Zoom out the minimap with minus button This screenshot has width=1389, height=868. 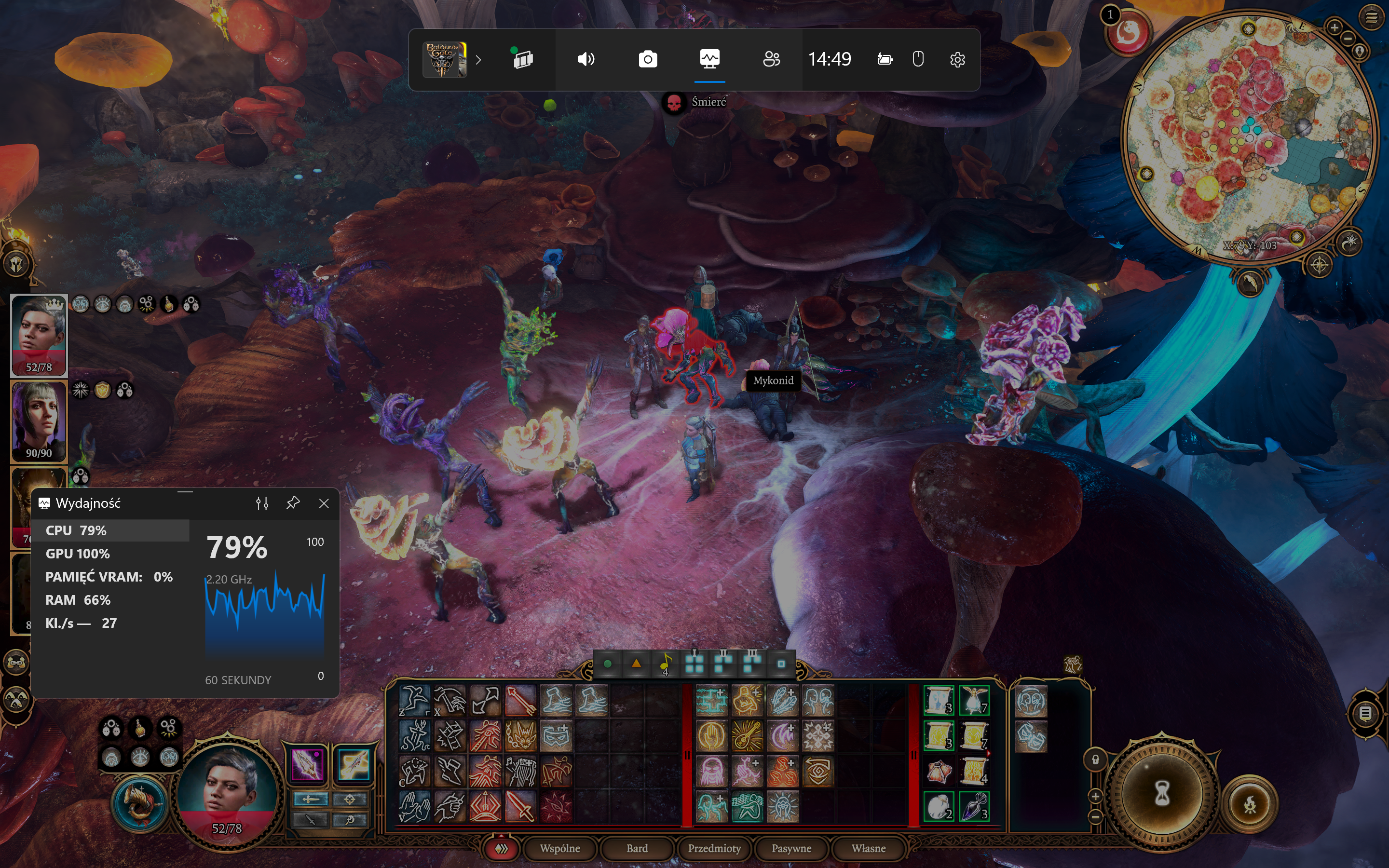pos(1348,39)
